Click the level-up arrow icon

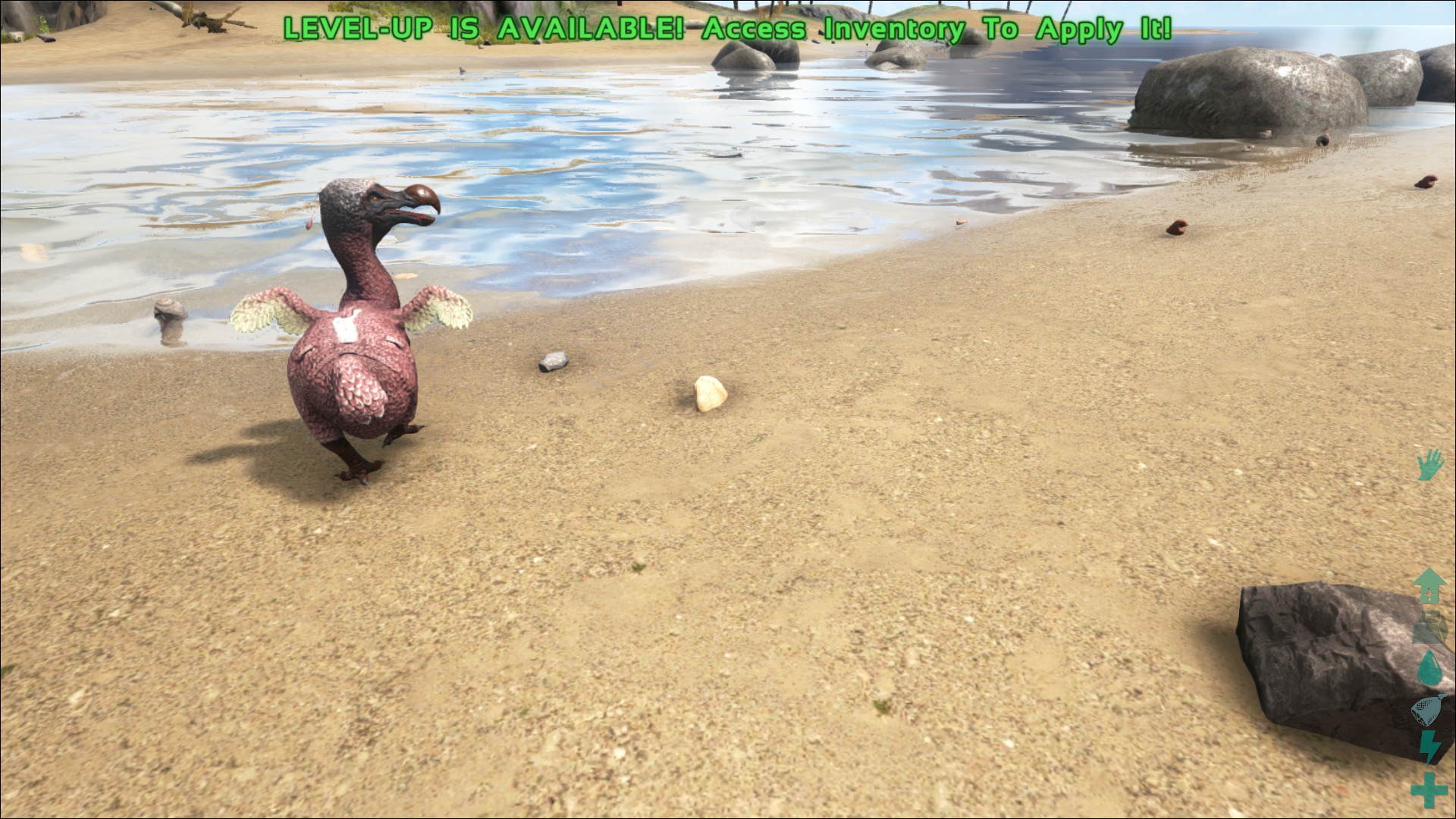coord(1429,585)
